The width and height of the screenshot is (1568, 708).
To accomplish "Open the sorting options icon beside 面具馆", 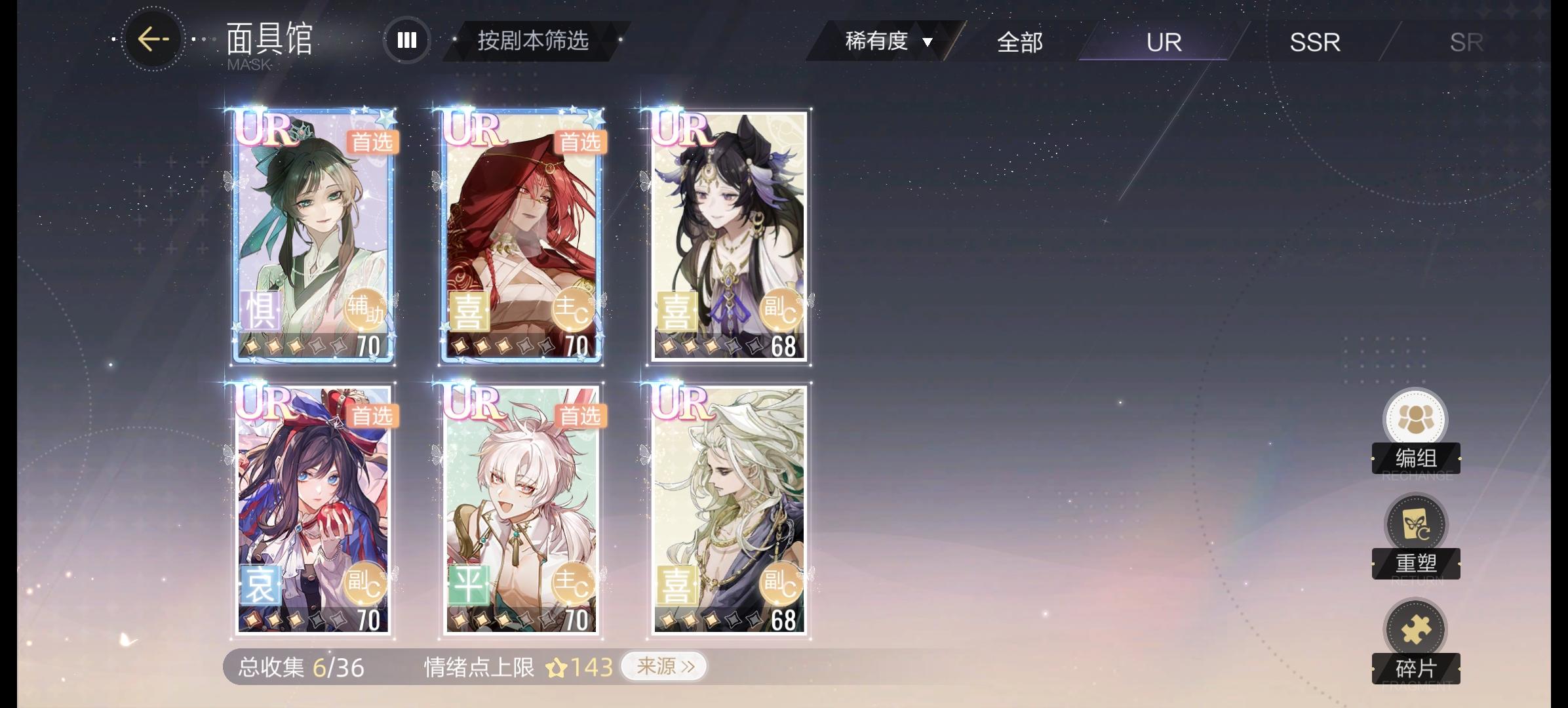I will click(x=406, y=41).
